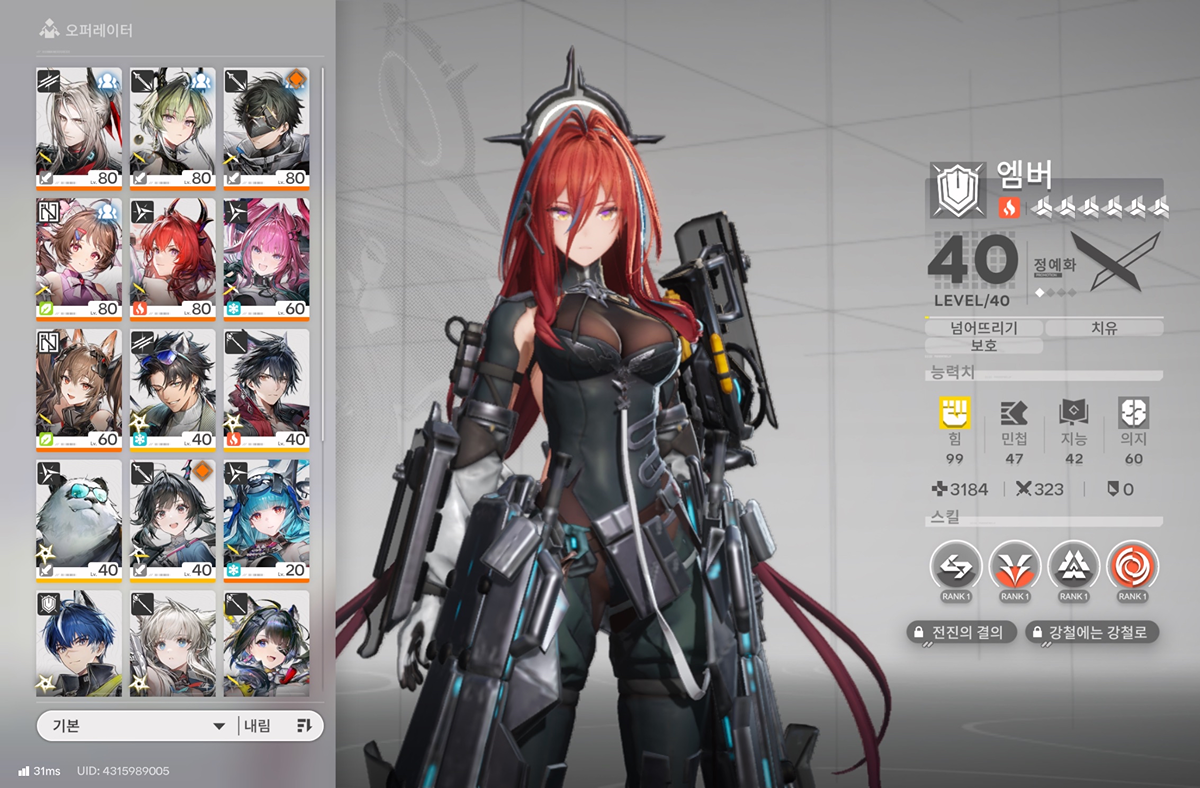Viewport: 1200px width, 788px height.
Task: Click the 치유 tag
Action: pyautogui.click(x=1104, y=327)
